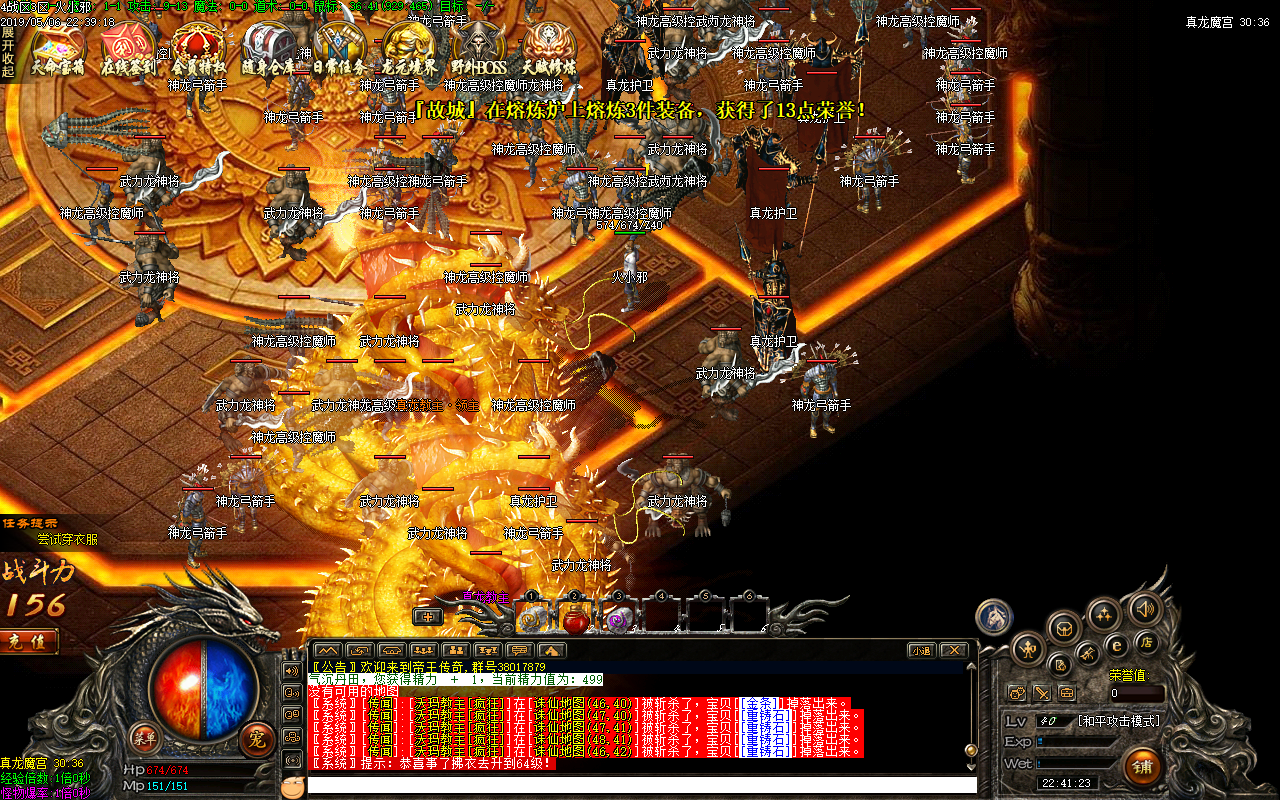Click the orange 铺 stall button
The height and width of the screenshot is (800, 1280).
click(x=1143, y=766)
